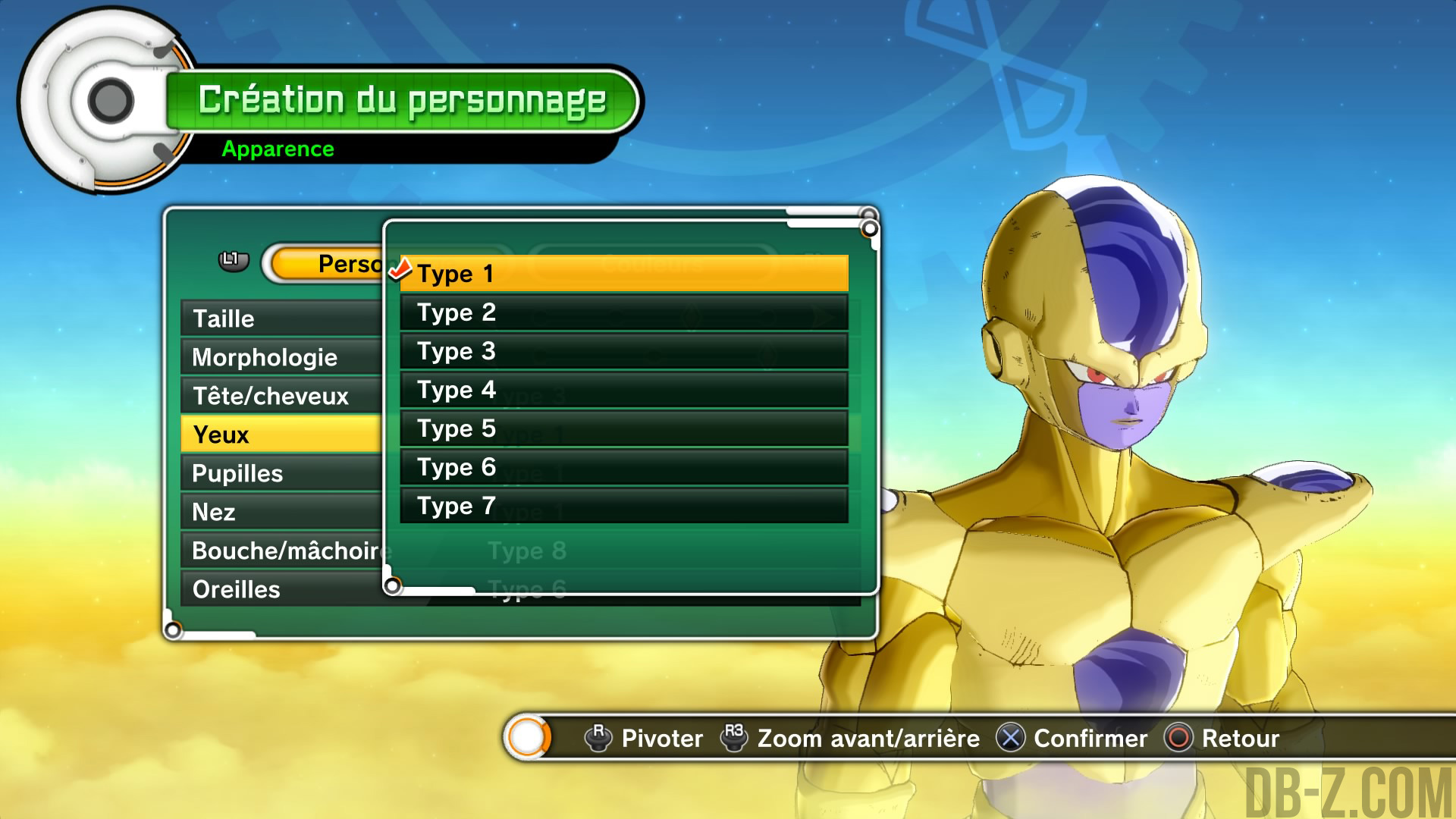1456x819 pixels.
Task: Pick the Type 3 eye style
Action: coord(623,351)
